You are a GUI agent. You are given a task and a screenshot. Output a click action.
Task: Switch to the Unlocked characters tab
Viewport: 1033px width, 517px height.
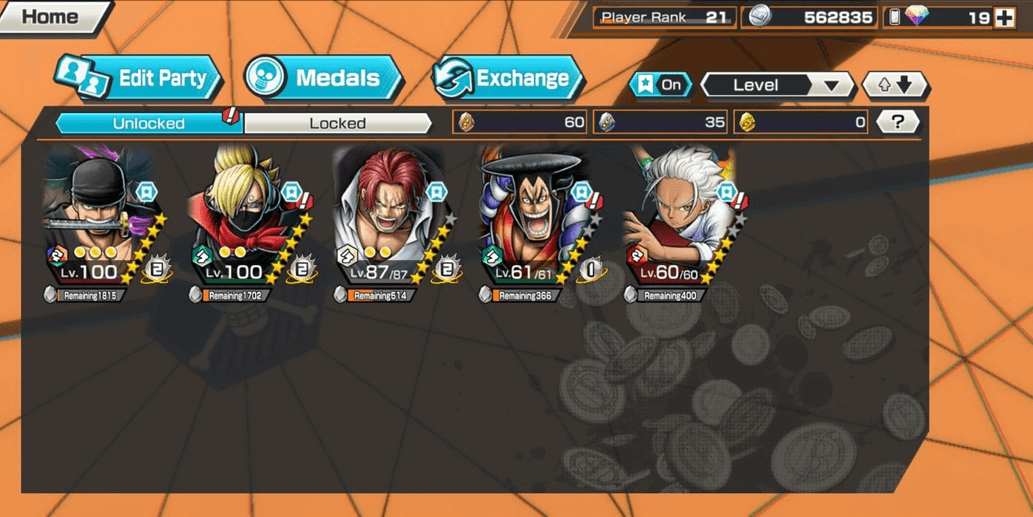pos(148,123)
